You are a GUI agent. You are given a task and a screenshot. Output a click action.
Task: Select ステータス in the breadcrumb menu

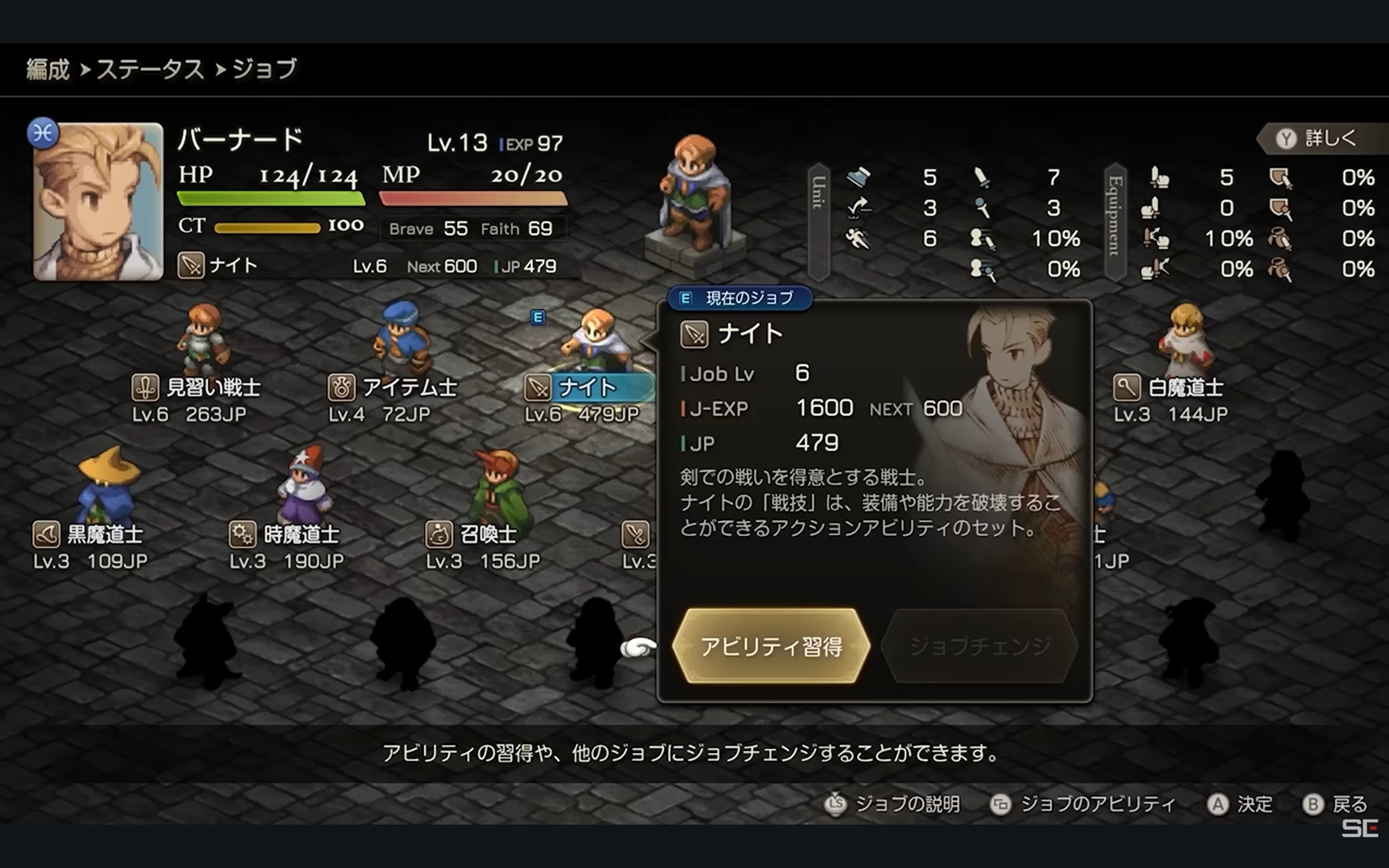(x=150, y=69)
